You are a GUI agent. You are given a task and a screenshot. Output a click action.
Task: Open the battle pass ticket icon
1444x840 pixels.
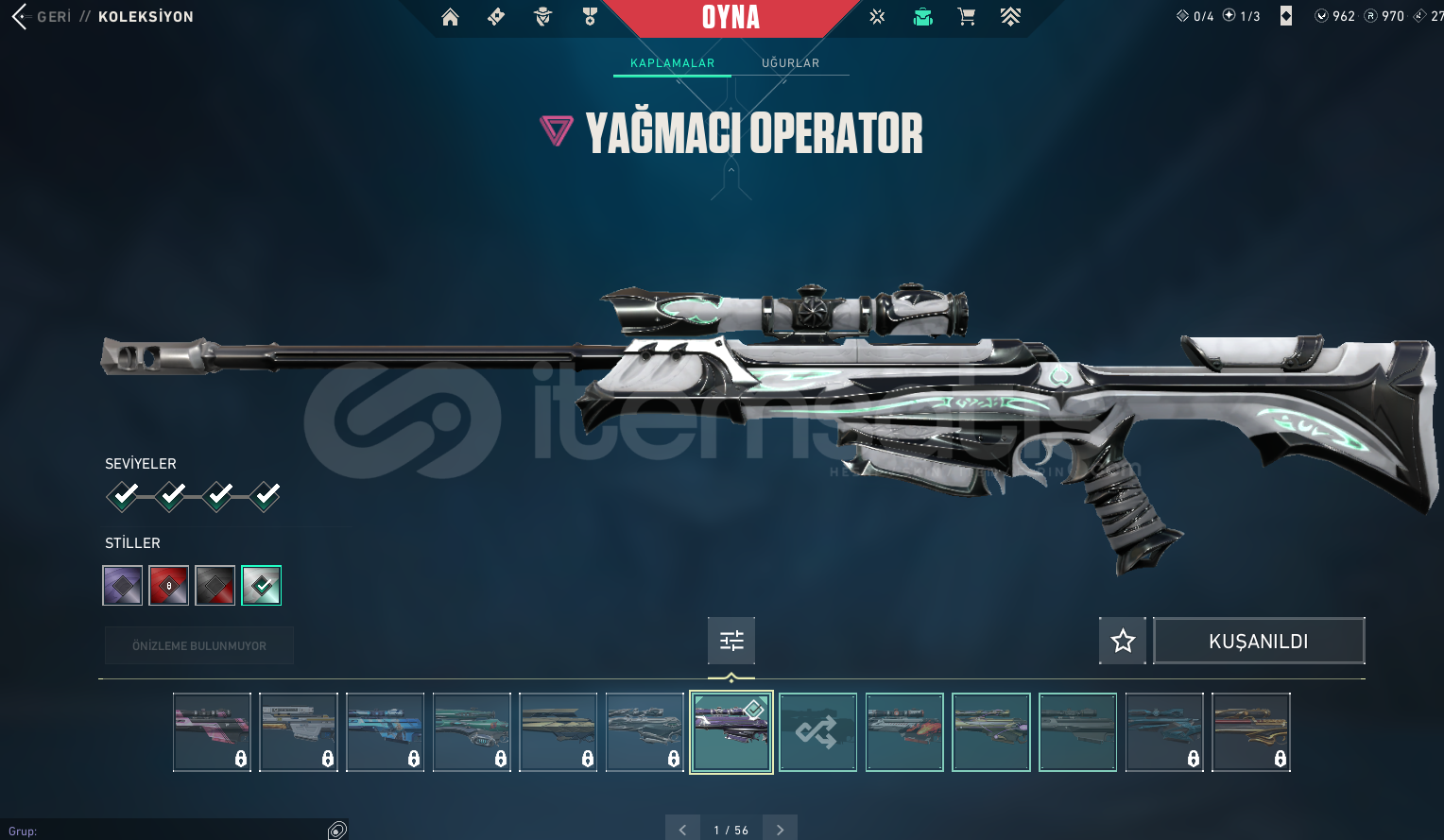pyautogui.click(x=496, y=16)
